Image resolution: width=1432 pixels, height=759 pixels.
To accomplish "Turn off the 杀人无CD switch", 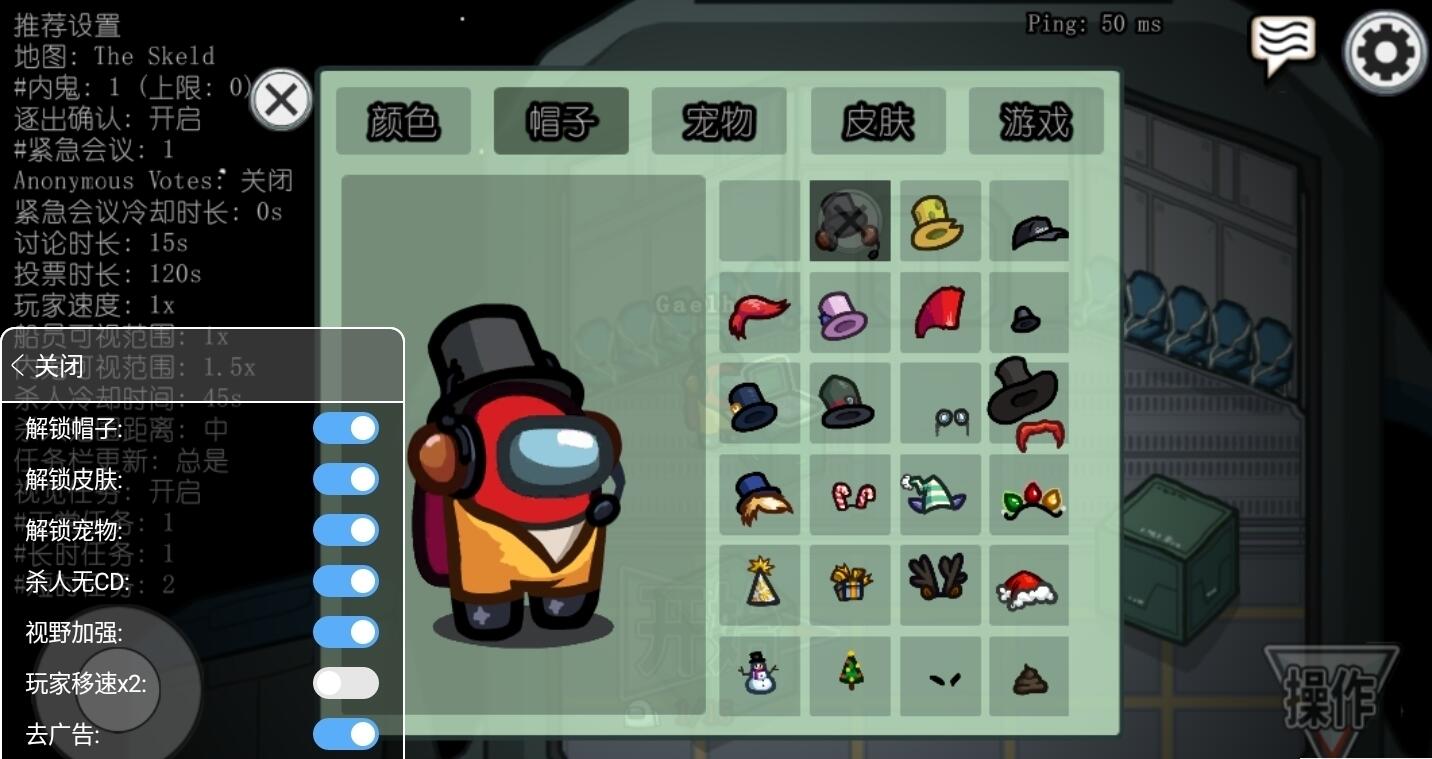I will 346,582.
